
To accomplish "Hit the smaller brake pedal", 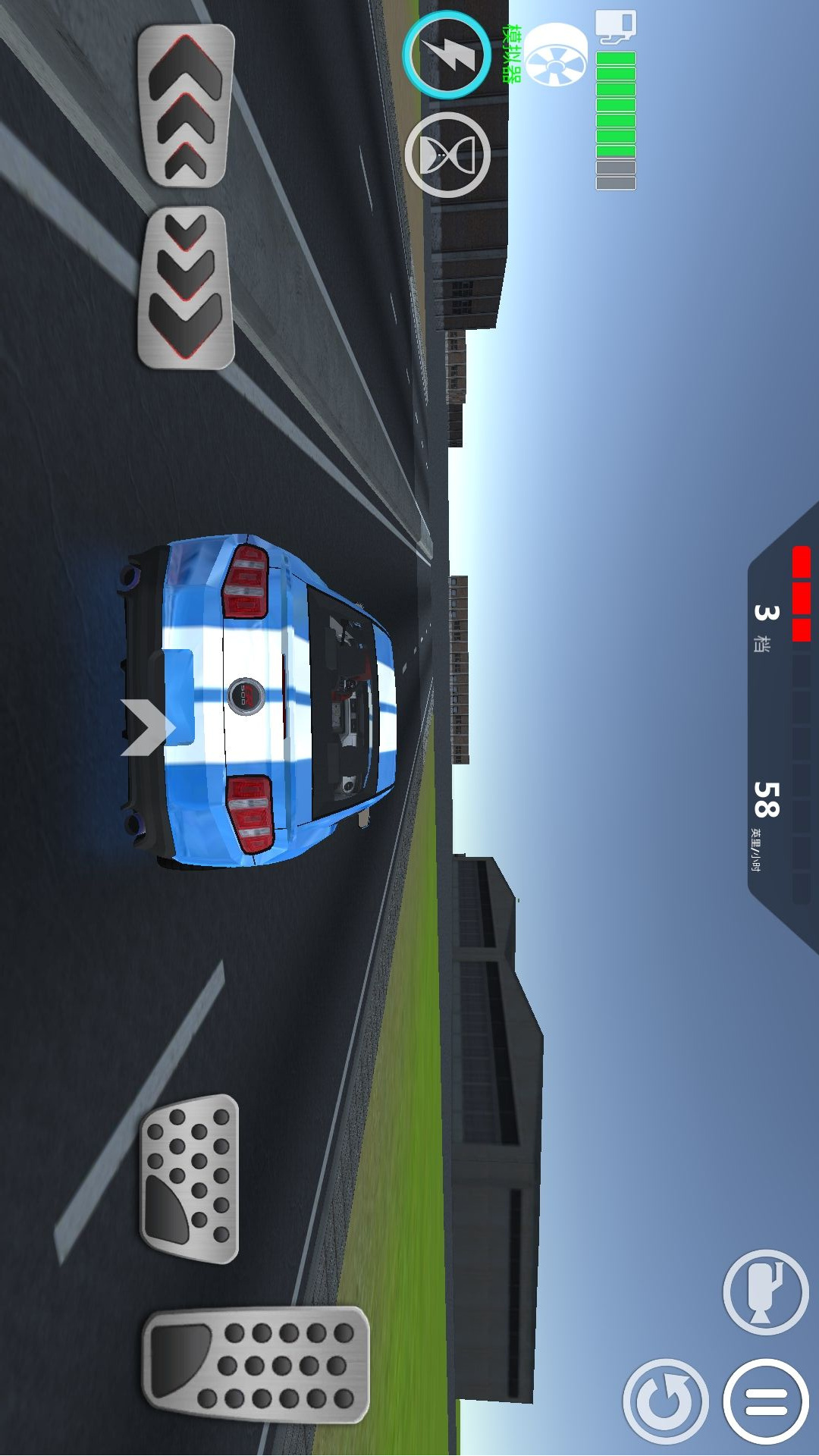I will click(x=190, y=1178).
